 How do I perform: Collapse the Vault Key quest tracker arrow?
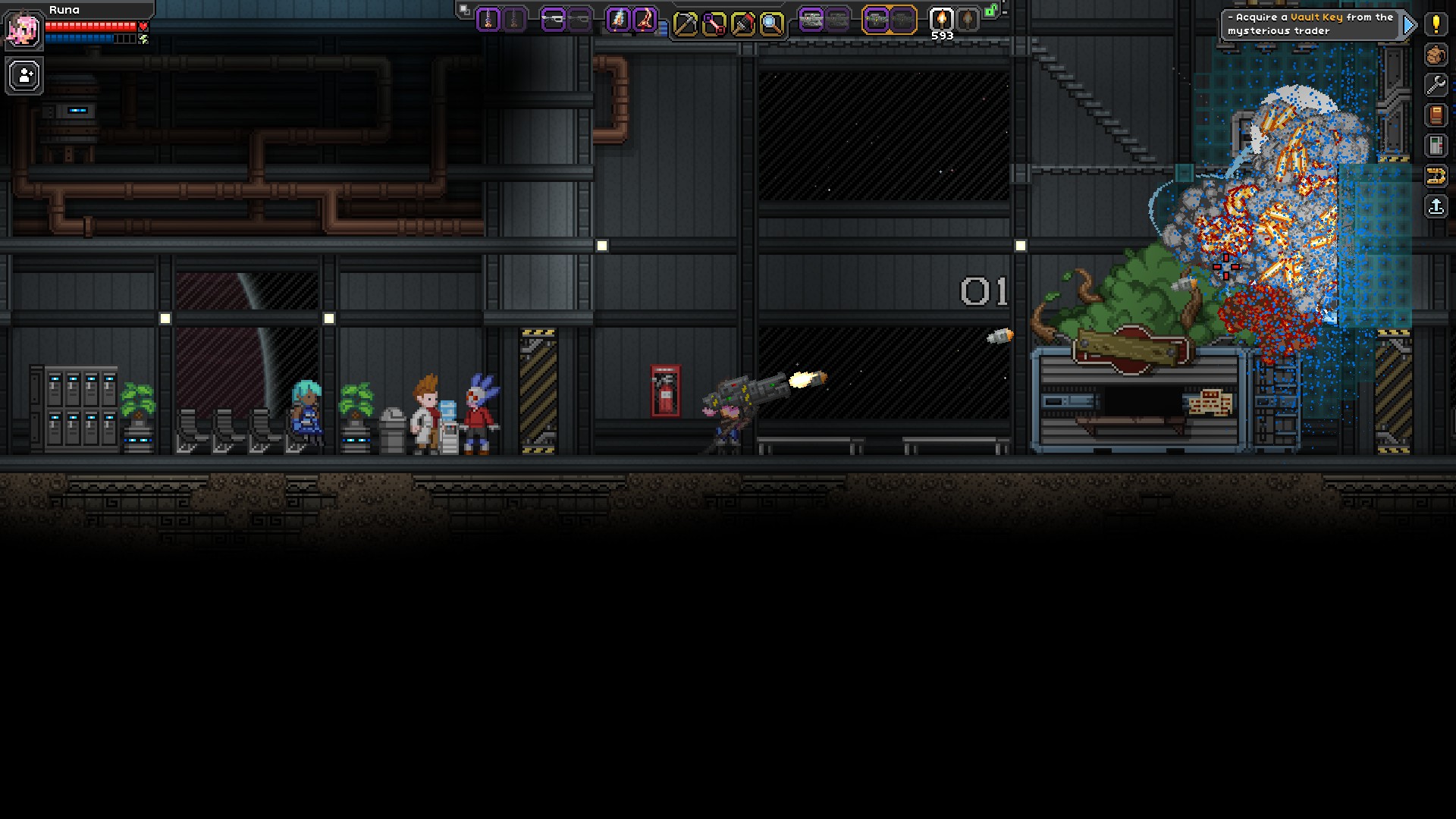tap(1410, 24)
